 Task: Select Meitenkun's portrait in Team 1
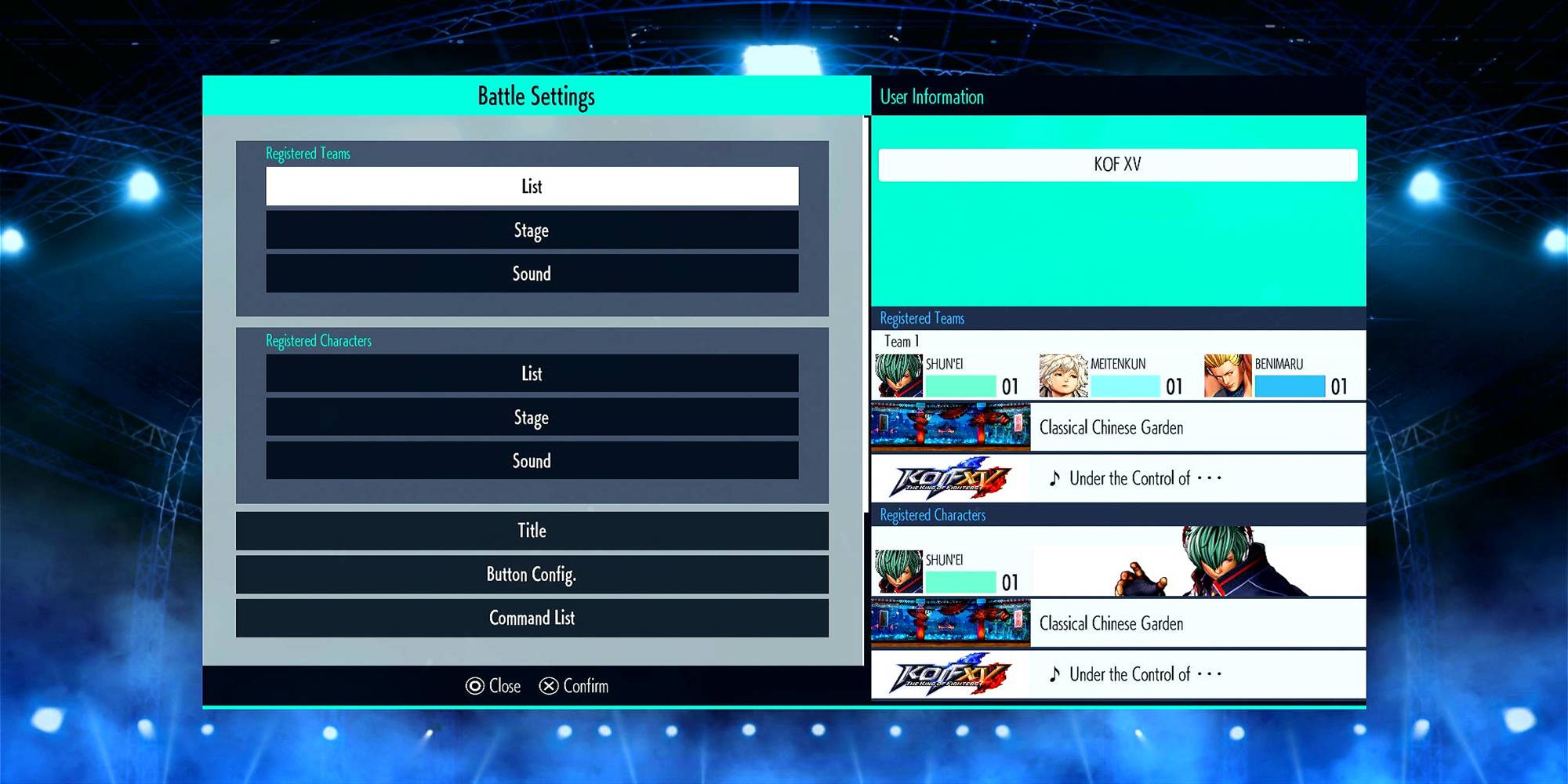(x=1063, y=376)
